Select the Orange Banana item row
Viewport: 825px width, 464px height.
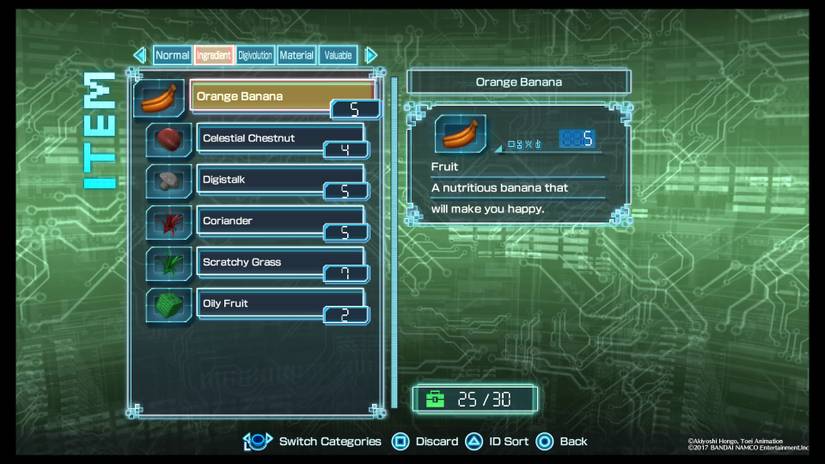click(280, 97)
